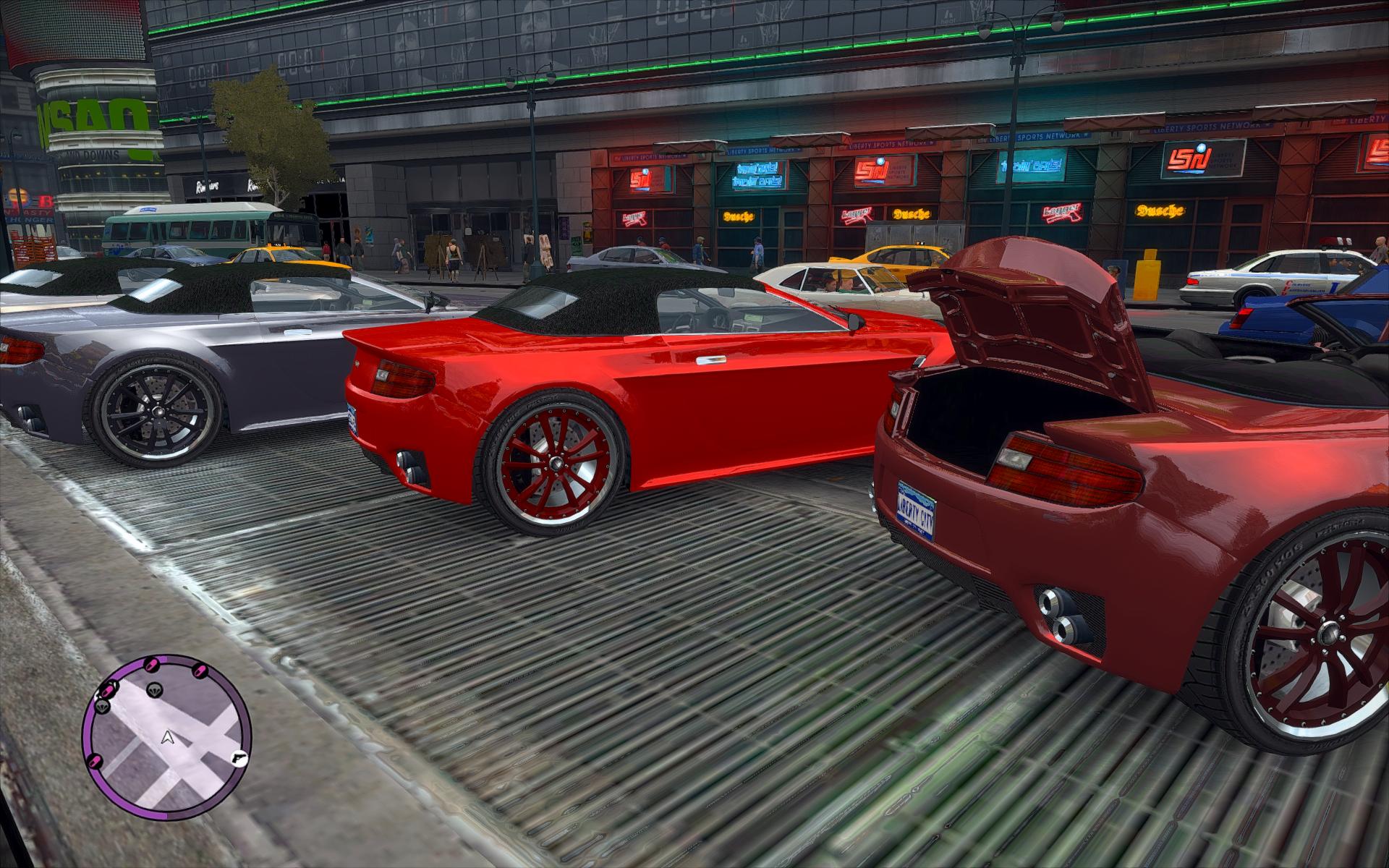
Task: Select the pistol gun shop marker
Action: [239, 757]
